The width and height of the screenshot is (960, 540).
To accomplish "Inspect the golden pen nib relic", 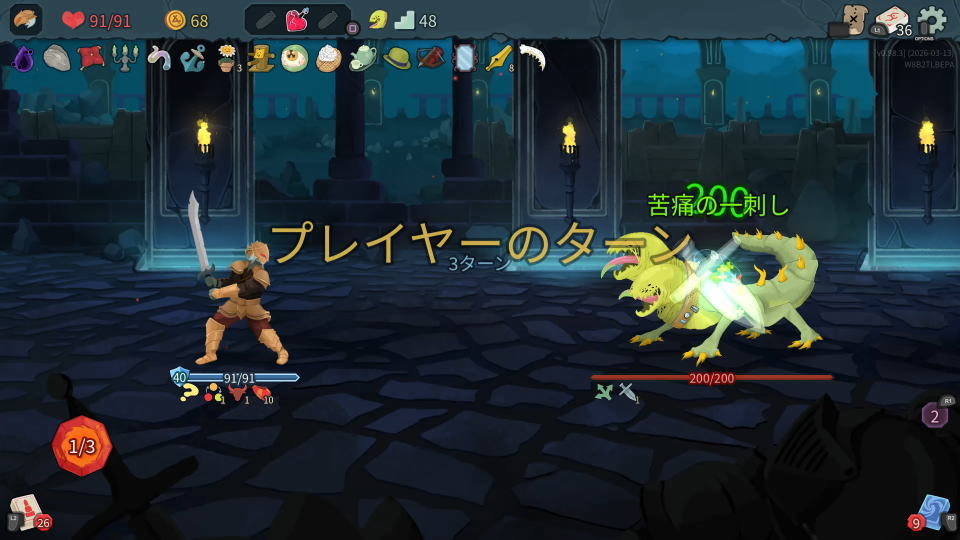I will 497,58.
